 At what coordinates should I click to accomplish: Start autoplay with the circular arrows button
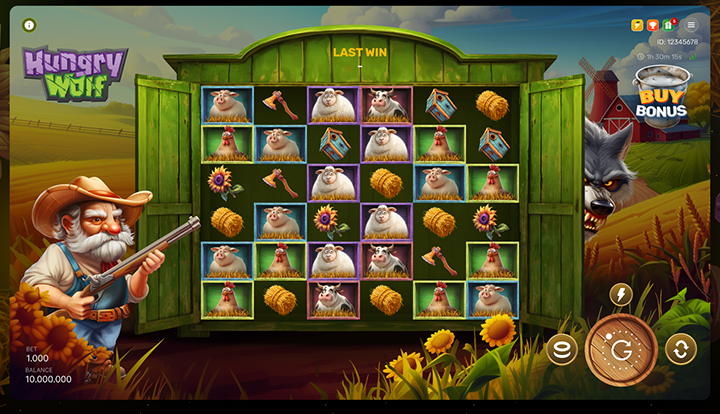pos(680,349)
